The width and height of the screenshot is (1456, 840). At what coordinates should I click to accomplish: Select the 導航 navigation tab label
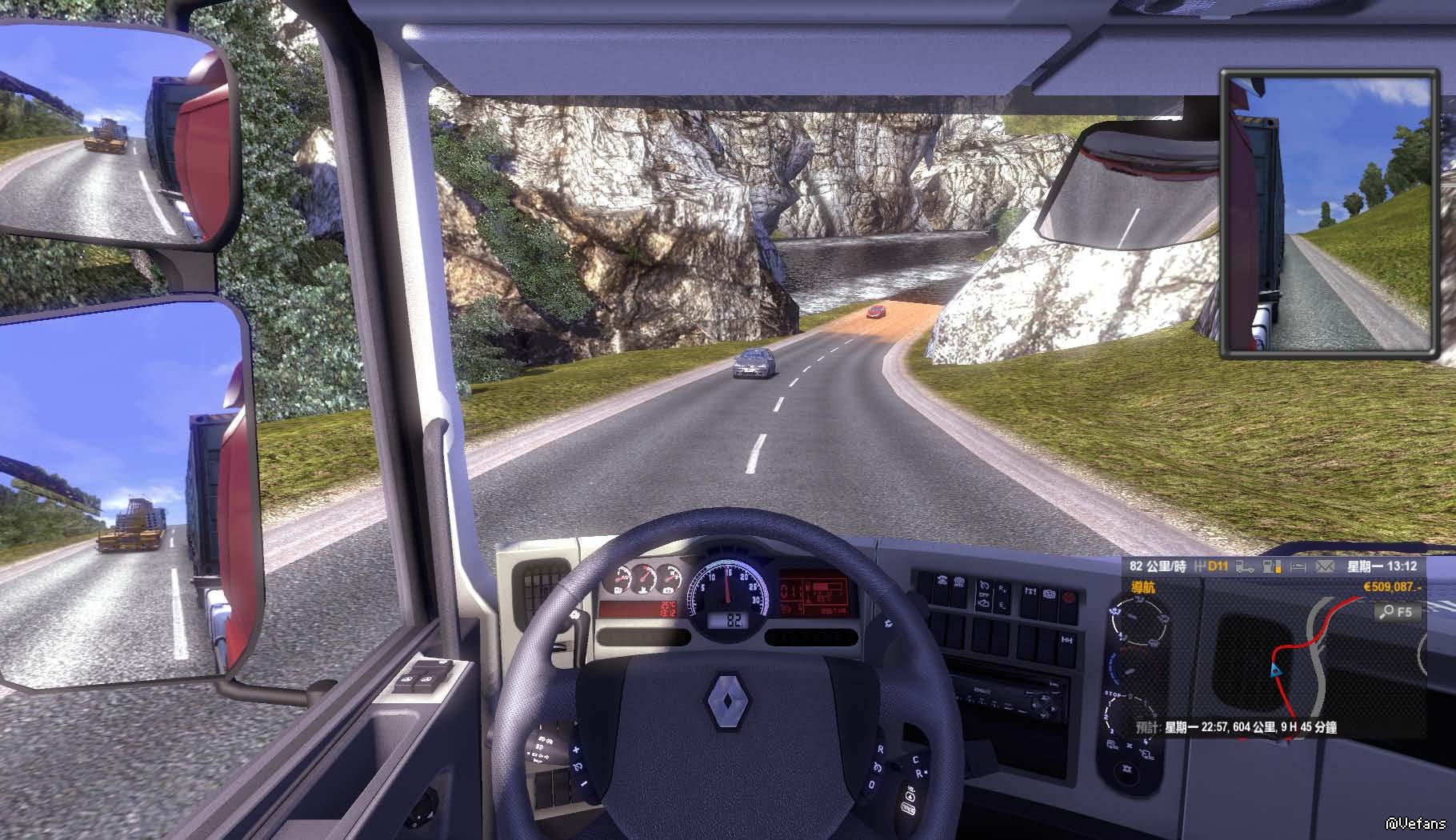click(x=1142, y=588)
